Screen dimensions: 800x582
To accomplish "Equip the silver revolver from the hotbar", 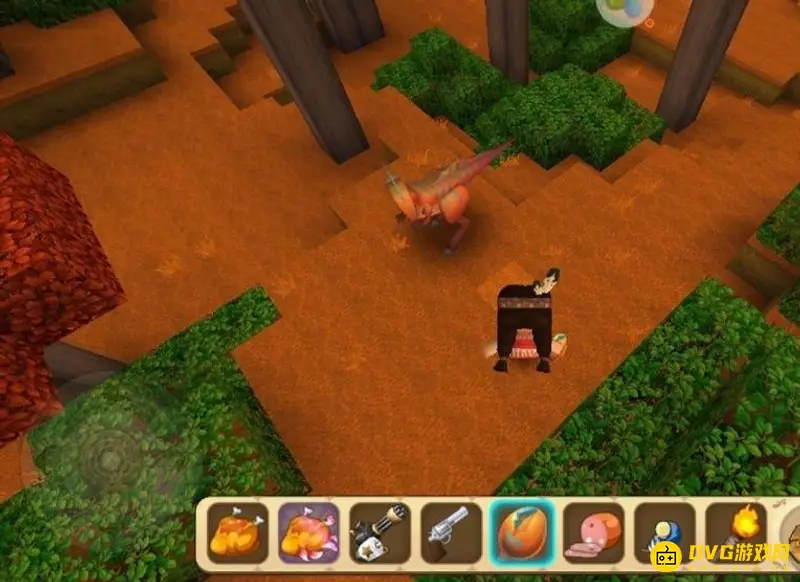I will (449, 532).
